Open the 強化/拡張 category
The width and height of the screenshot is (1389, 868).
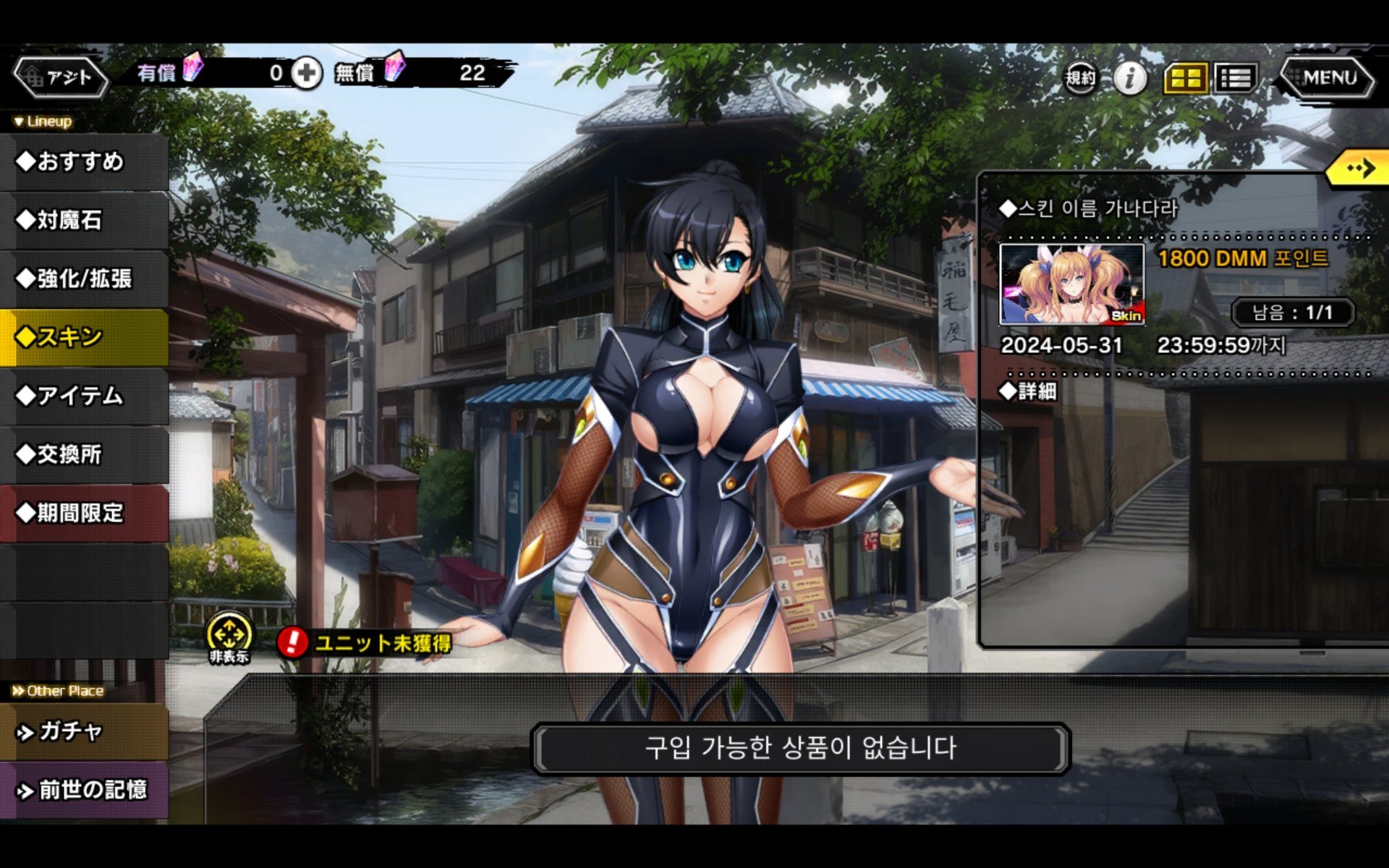pos(84,278)
